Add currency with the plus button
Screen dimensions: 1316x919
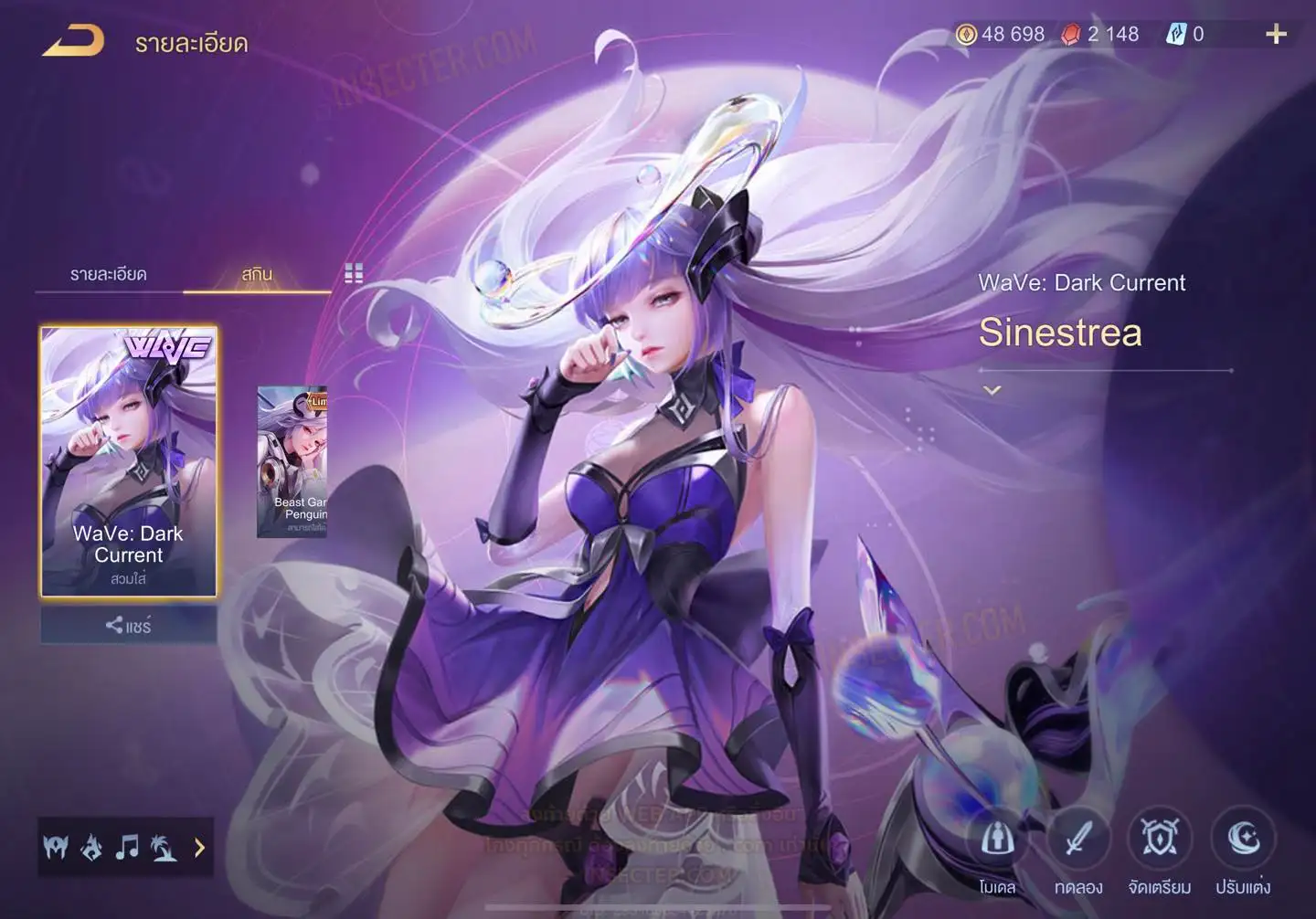coord(1276,35)
